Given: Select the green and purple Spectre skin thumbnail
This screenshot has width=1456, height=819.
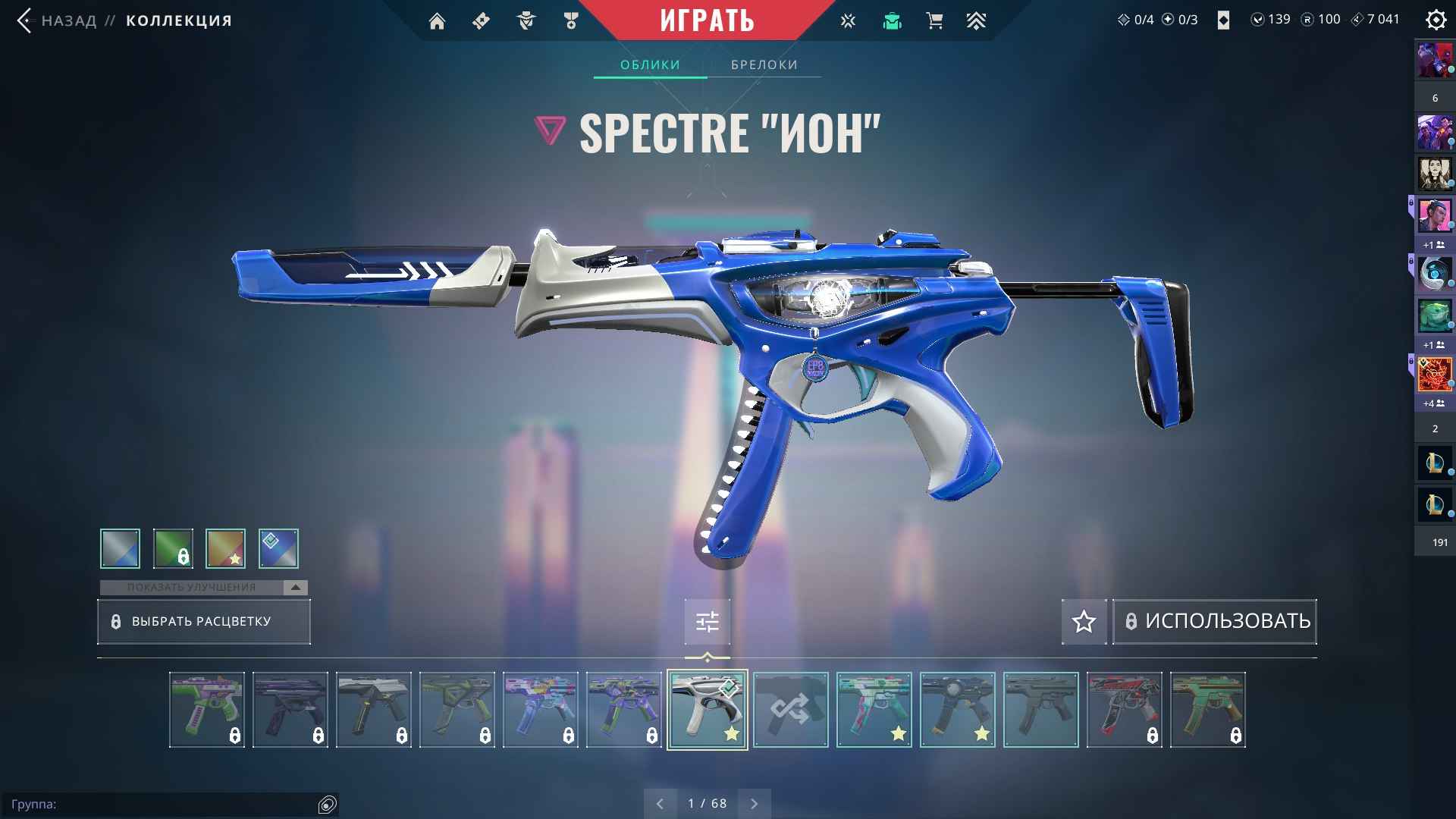Looking at the screenshot, I should click(206, 710).
